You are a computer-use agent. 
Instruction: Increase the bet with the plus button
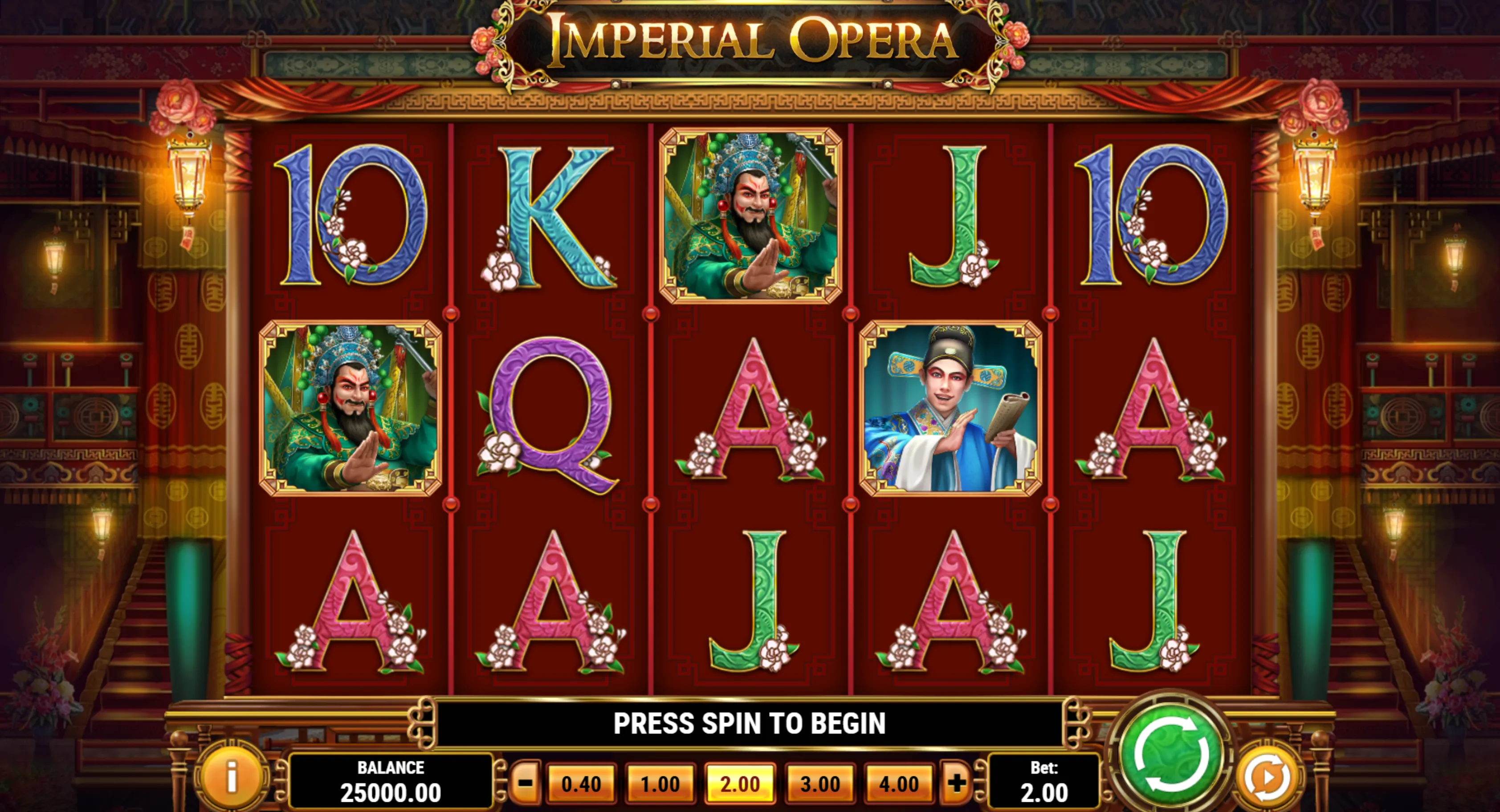(956, 783)
